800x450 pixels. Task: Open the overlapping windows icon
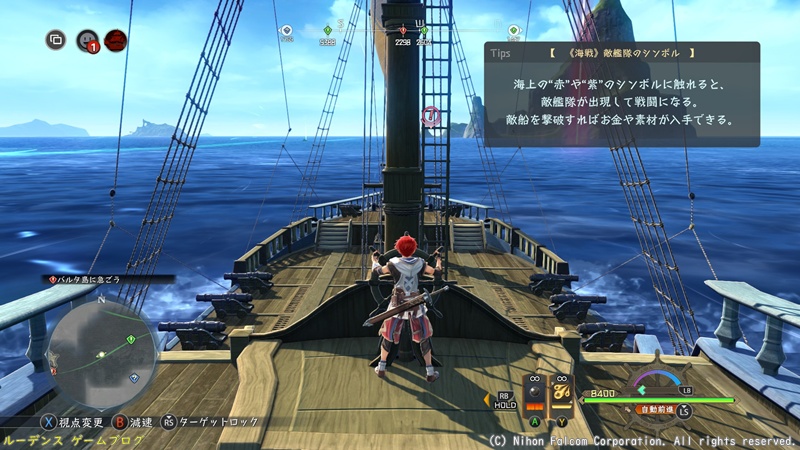(55, 40)
